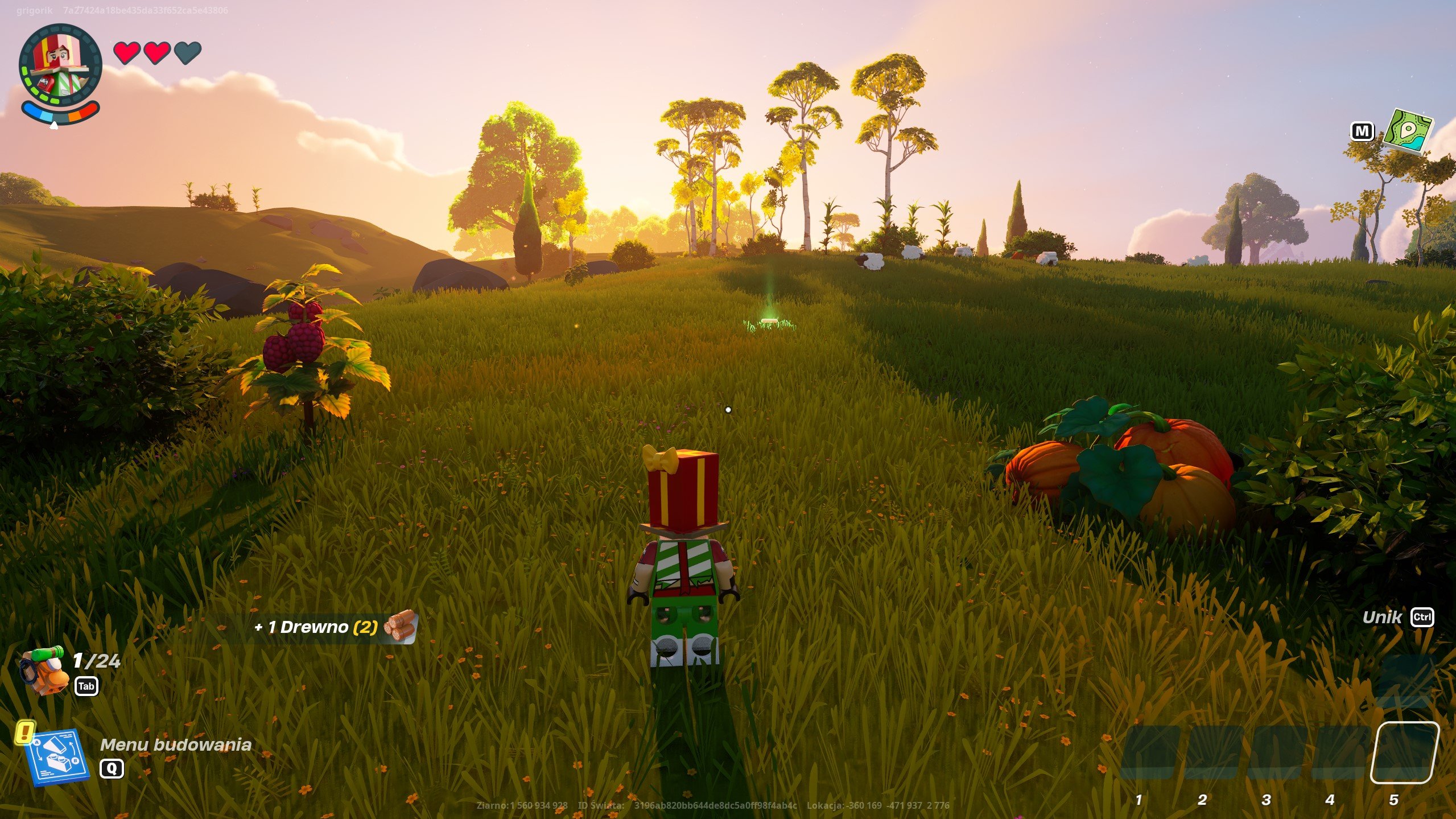This screenshot has width=1456, height=819.
Task: Select the highlighted hotbar slot 5
Action: point(1404,752)
